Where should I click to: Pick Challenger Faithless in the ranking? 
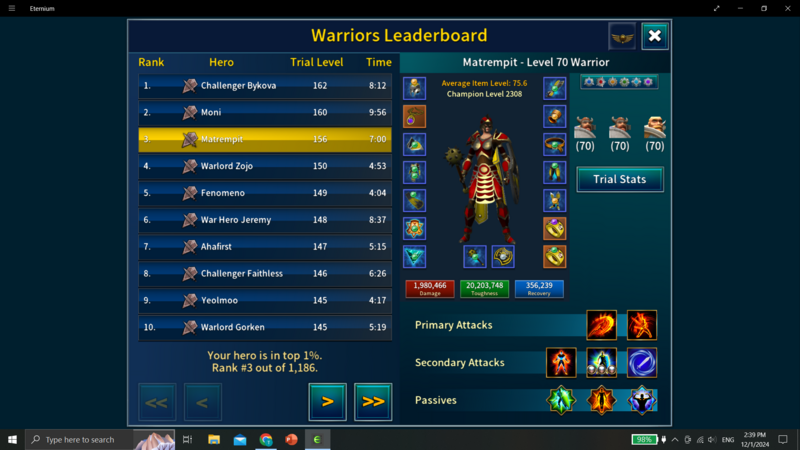pyautogui.click(x=265, y=273)
